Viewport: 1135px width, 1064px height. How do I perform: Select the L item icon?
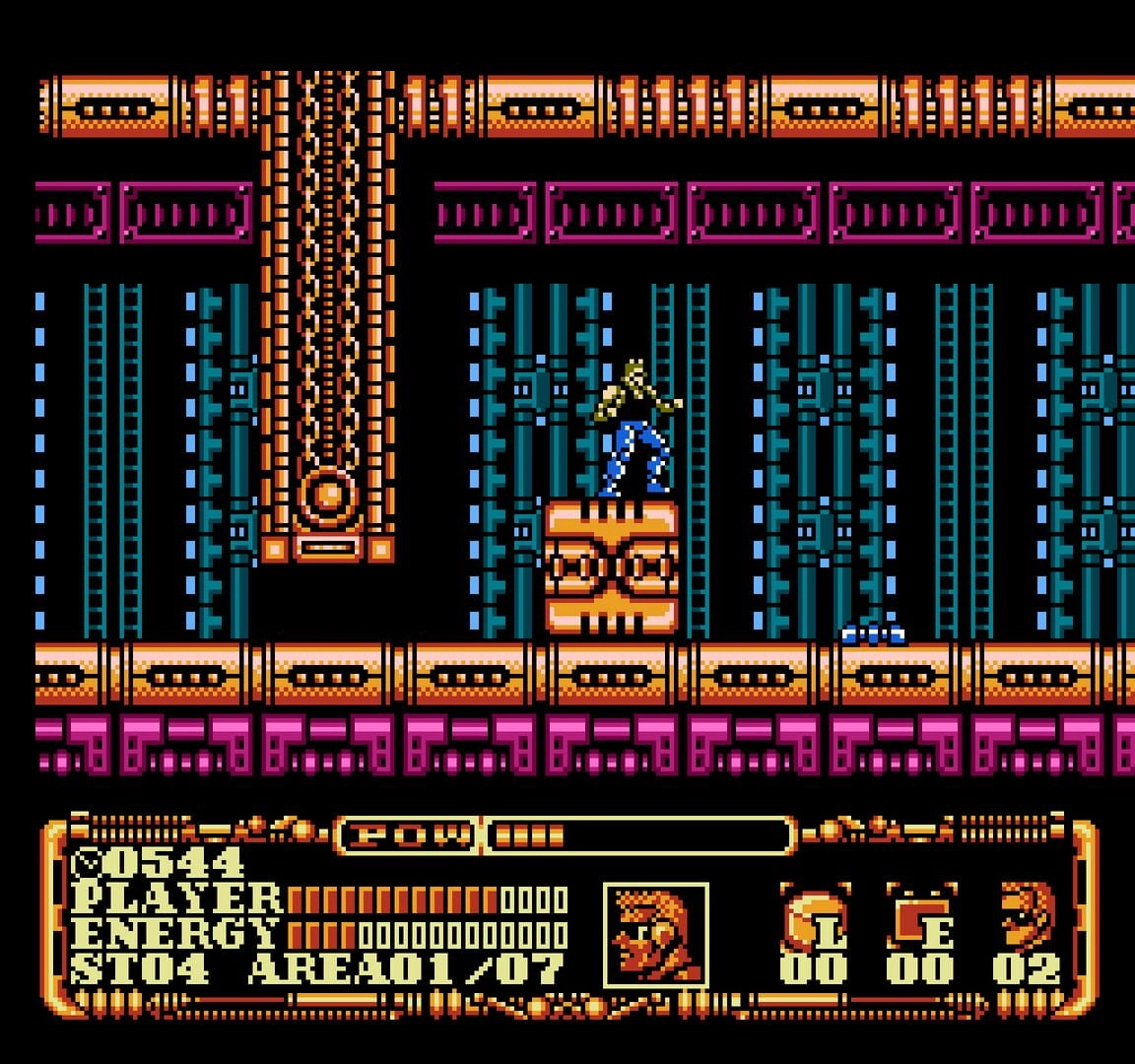click(815, 918)
